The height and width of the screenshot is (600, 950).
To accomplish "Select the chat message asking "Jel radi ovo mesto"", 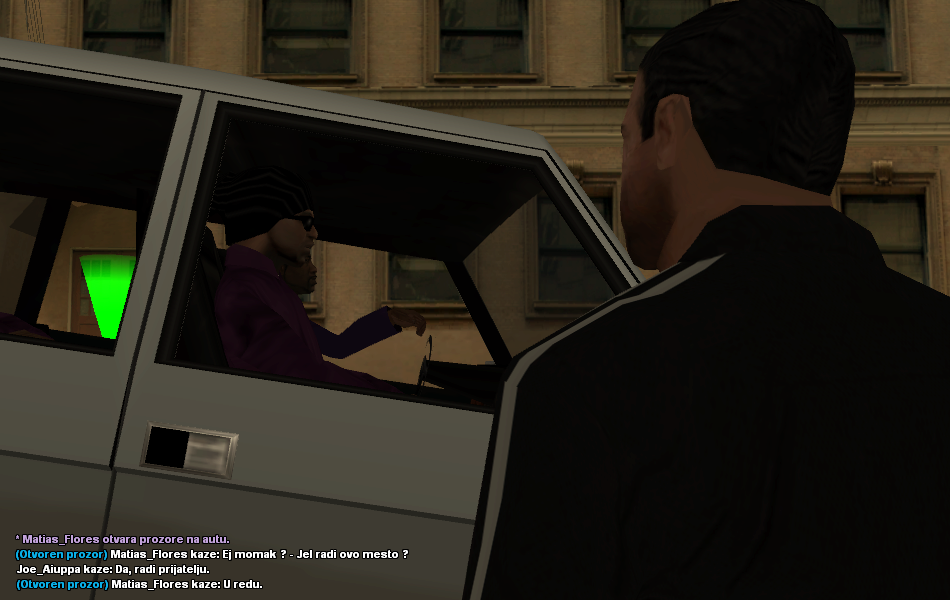I will [x=212, y=554].
